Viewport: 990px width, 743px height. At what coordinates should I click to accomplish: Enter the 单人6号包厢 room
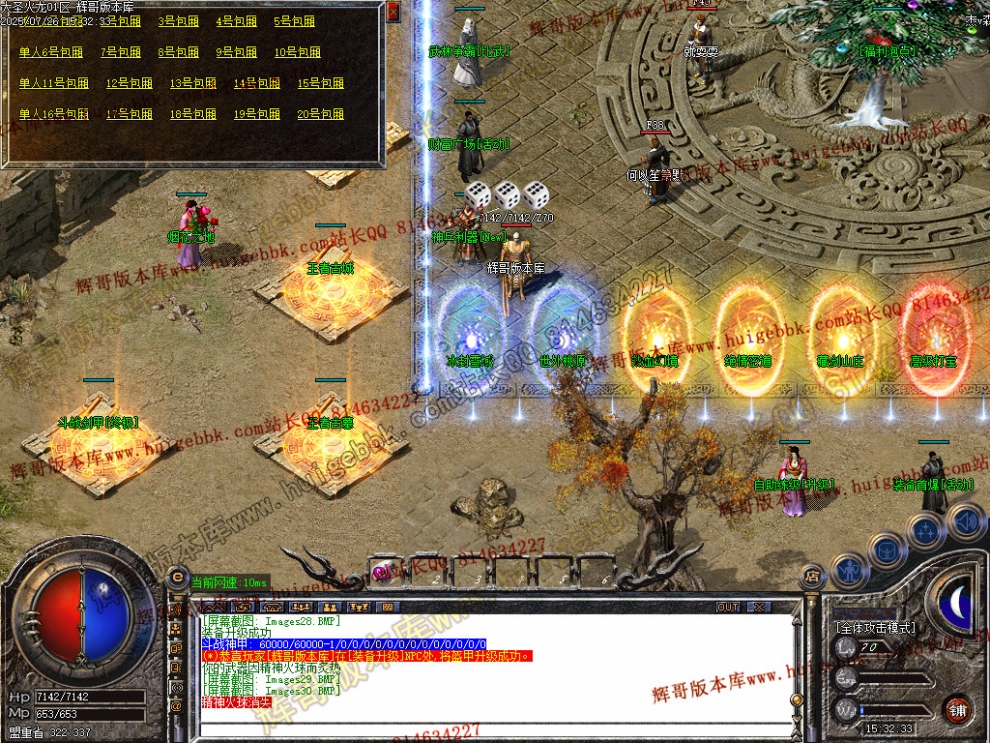pyautogui.click(x=51, y=52)
